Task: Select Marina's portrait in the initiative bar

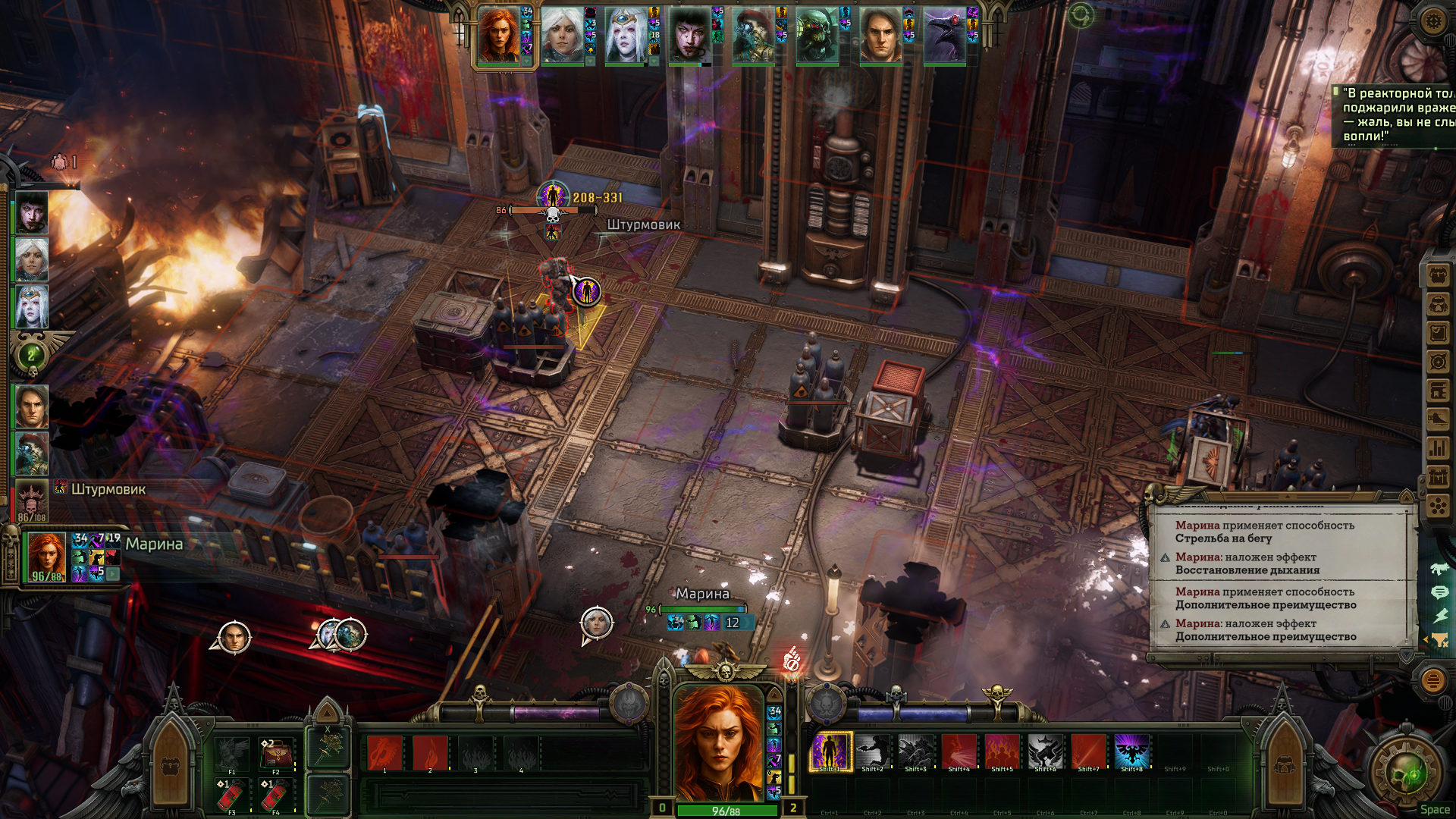Action: click(x=499, y=36)
